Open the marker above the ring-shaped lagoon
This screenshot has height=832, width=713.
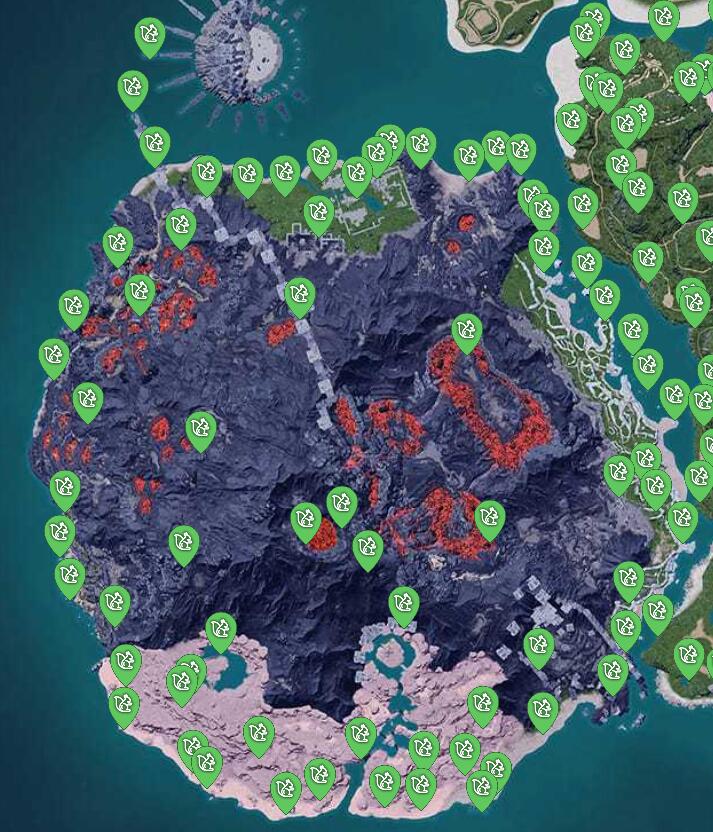(403, 604)
